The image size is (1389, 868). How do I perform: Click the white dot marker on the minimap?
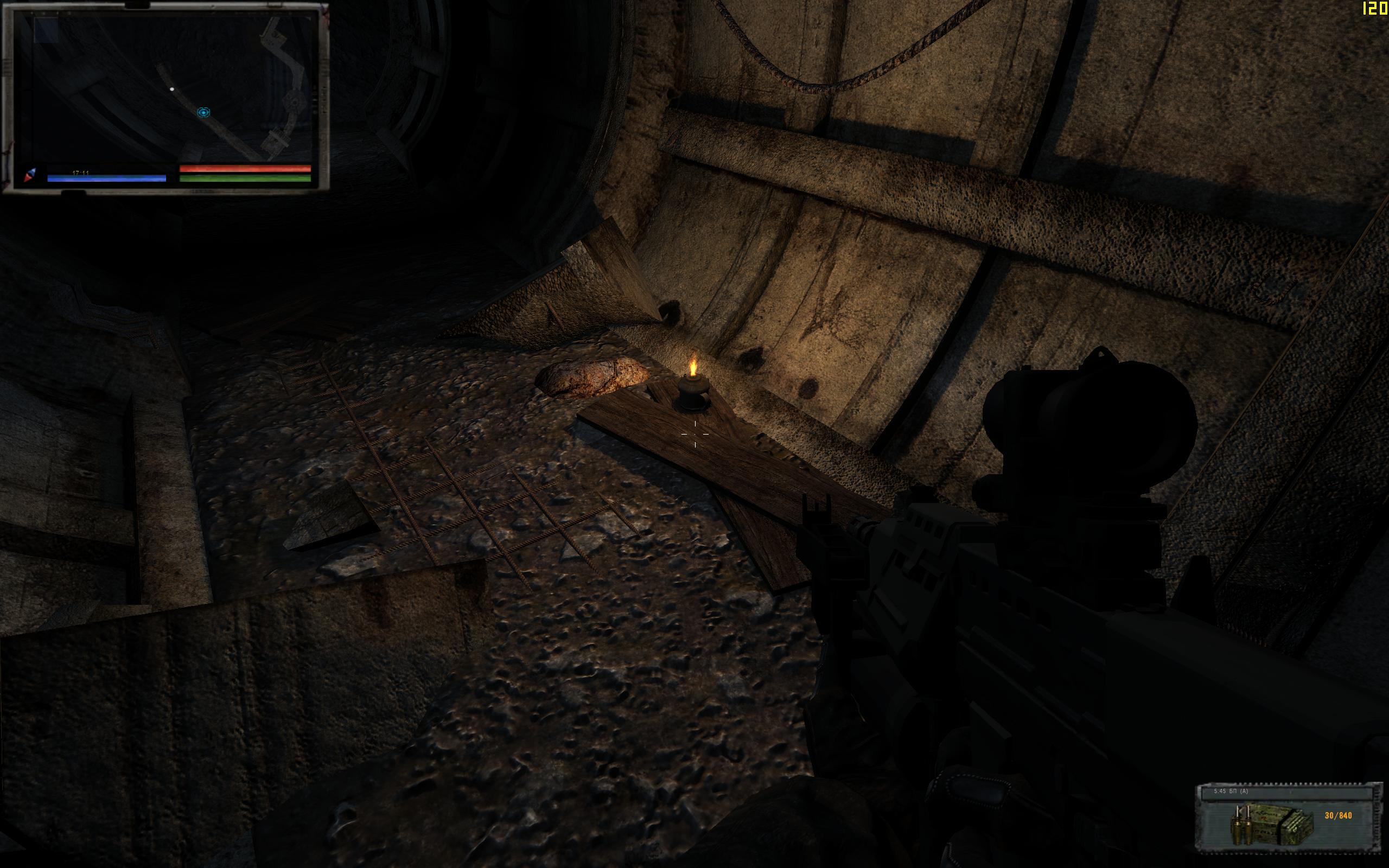pos(171,89)
